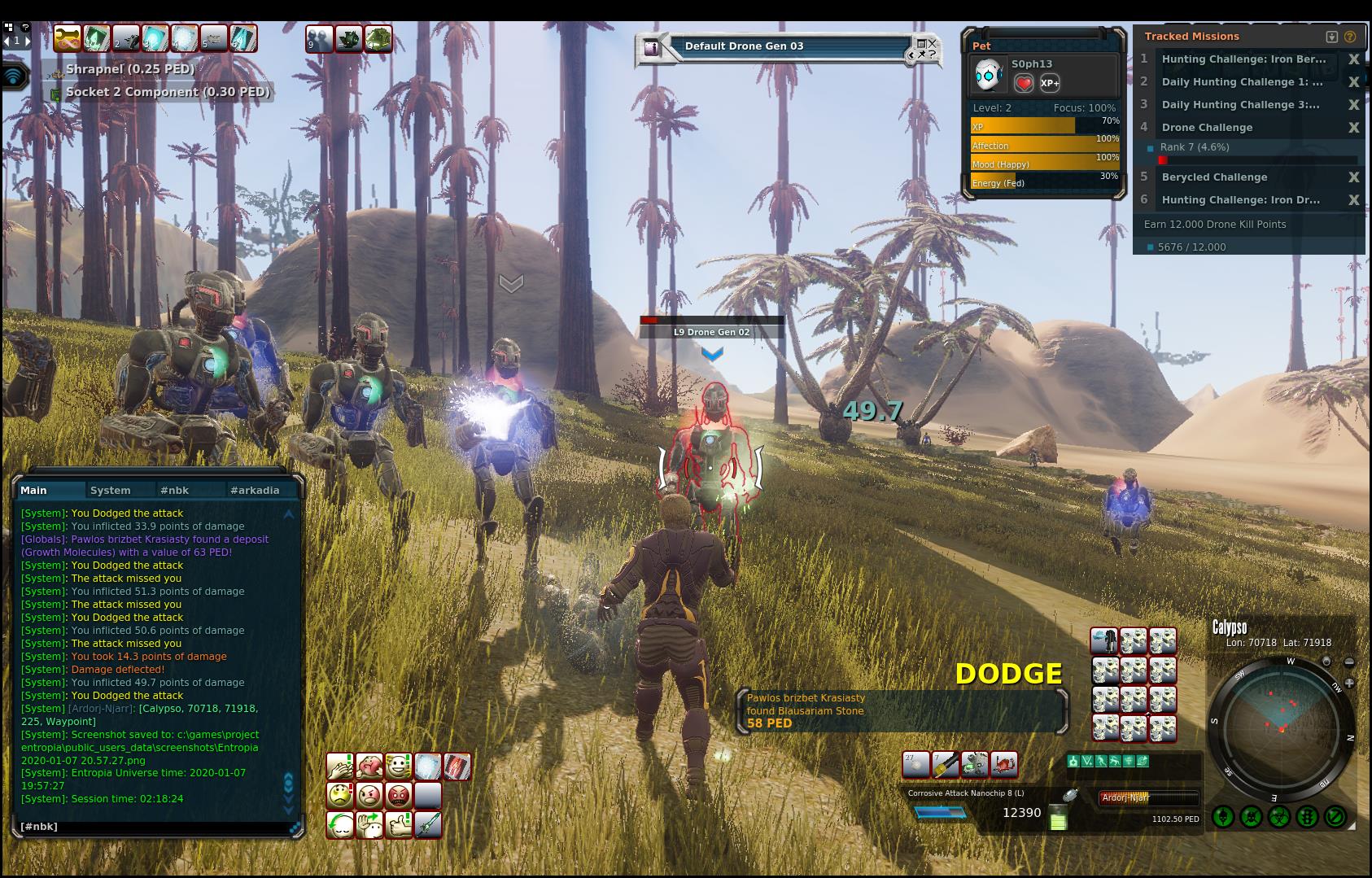Play the angry red face emote
The width and height of the screenshot is (1372, 878).
[x=399, y=795]
